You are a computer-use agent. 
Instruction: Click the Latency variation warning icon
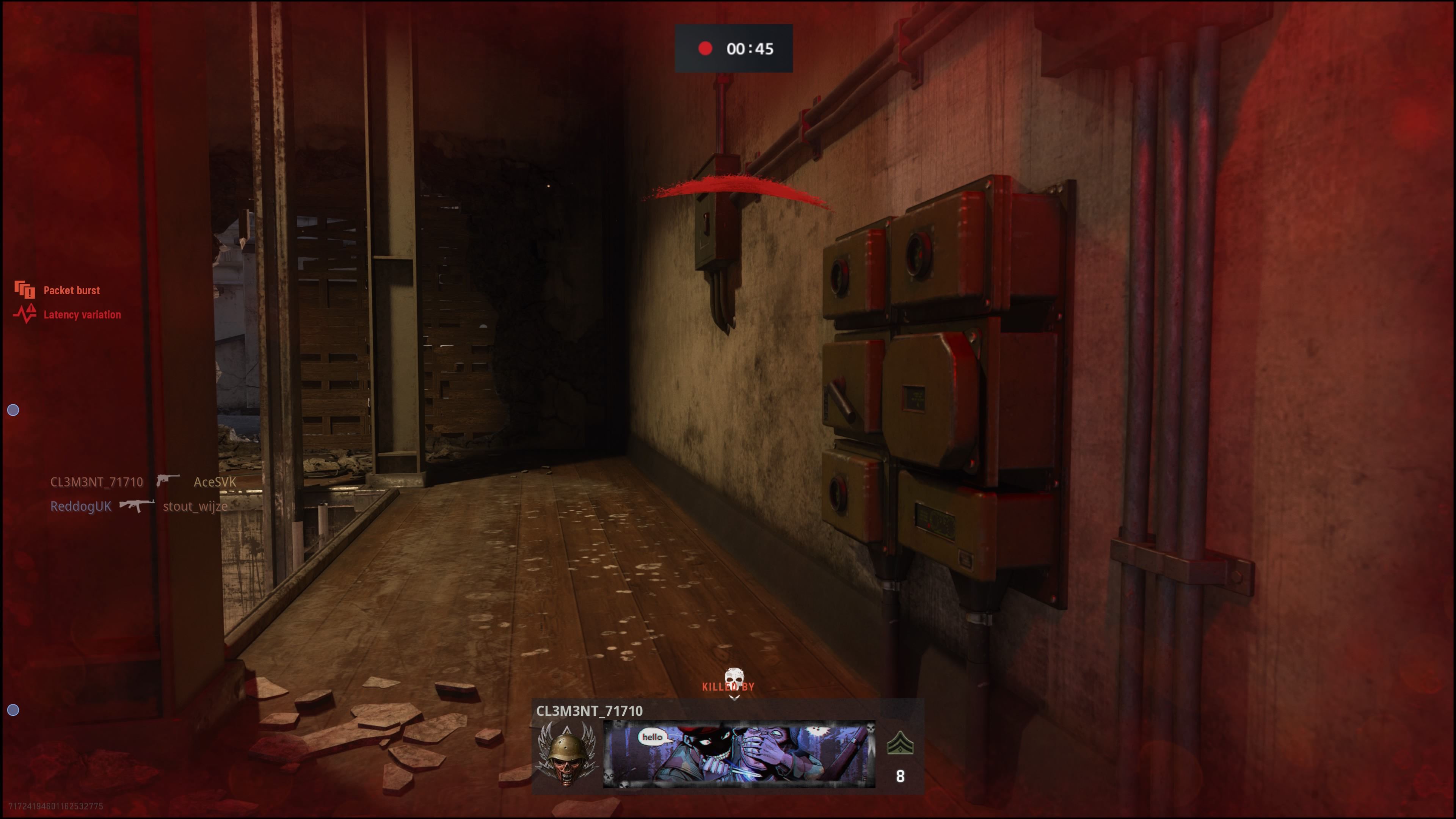[x=25, y=314]
